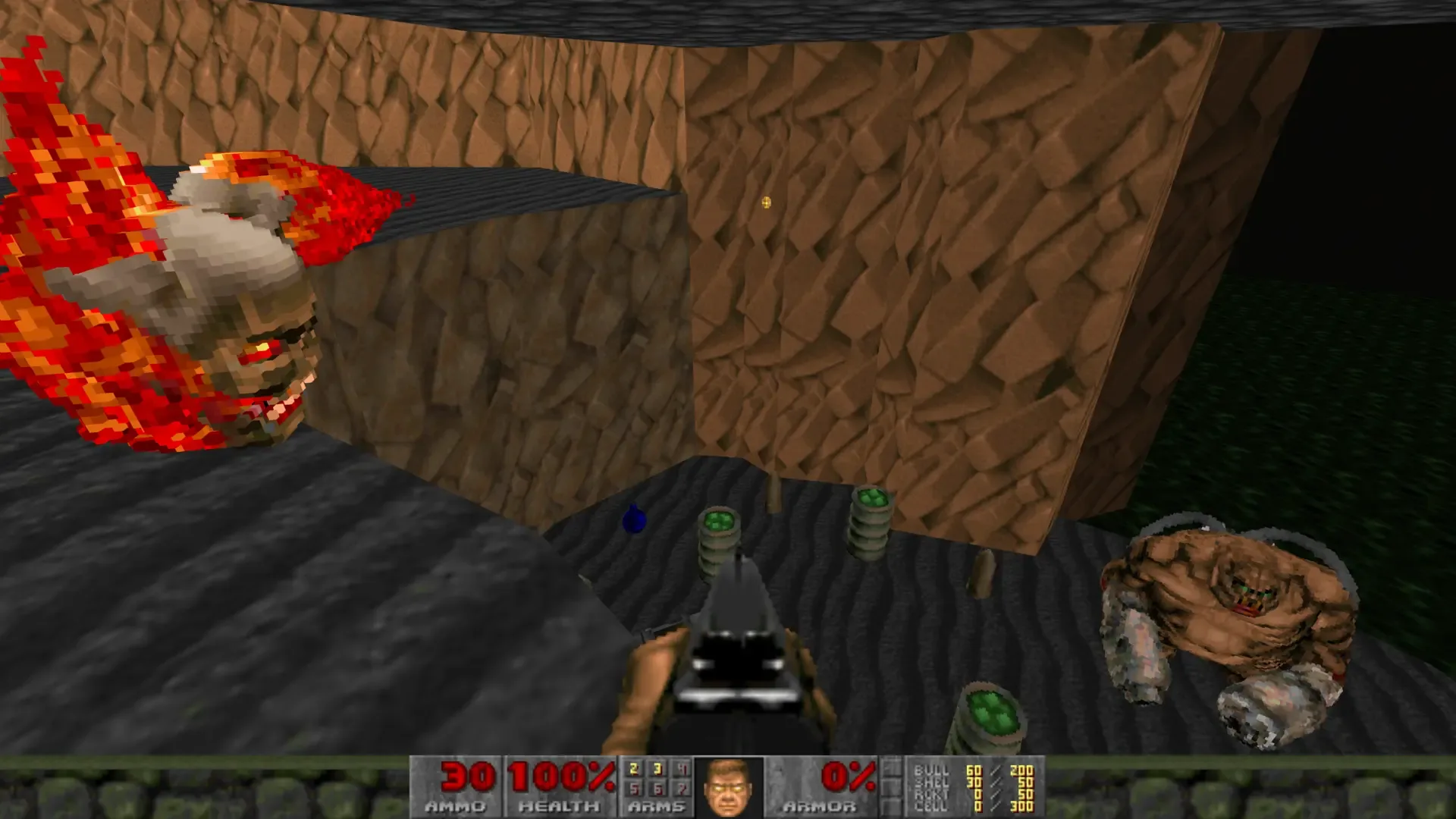Select weapon slot 2 in the ARMS panel
This screenshot has width=1456, height=819.
634,768
